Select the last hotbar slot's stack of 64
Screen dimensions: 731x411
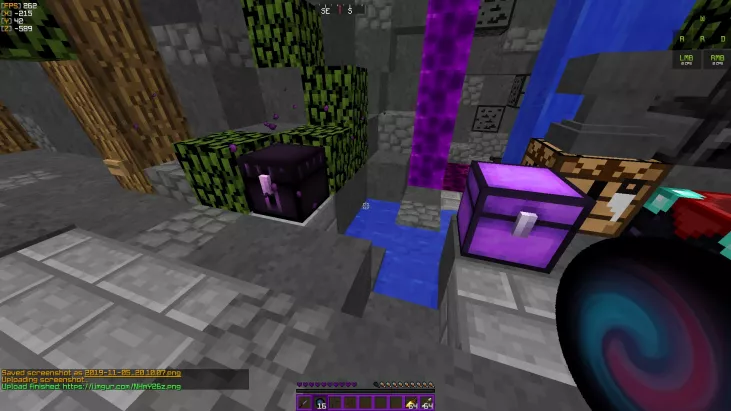426,402
